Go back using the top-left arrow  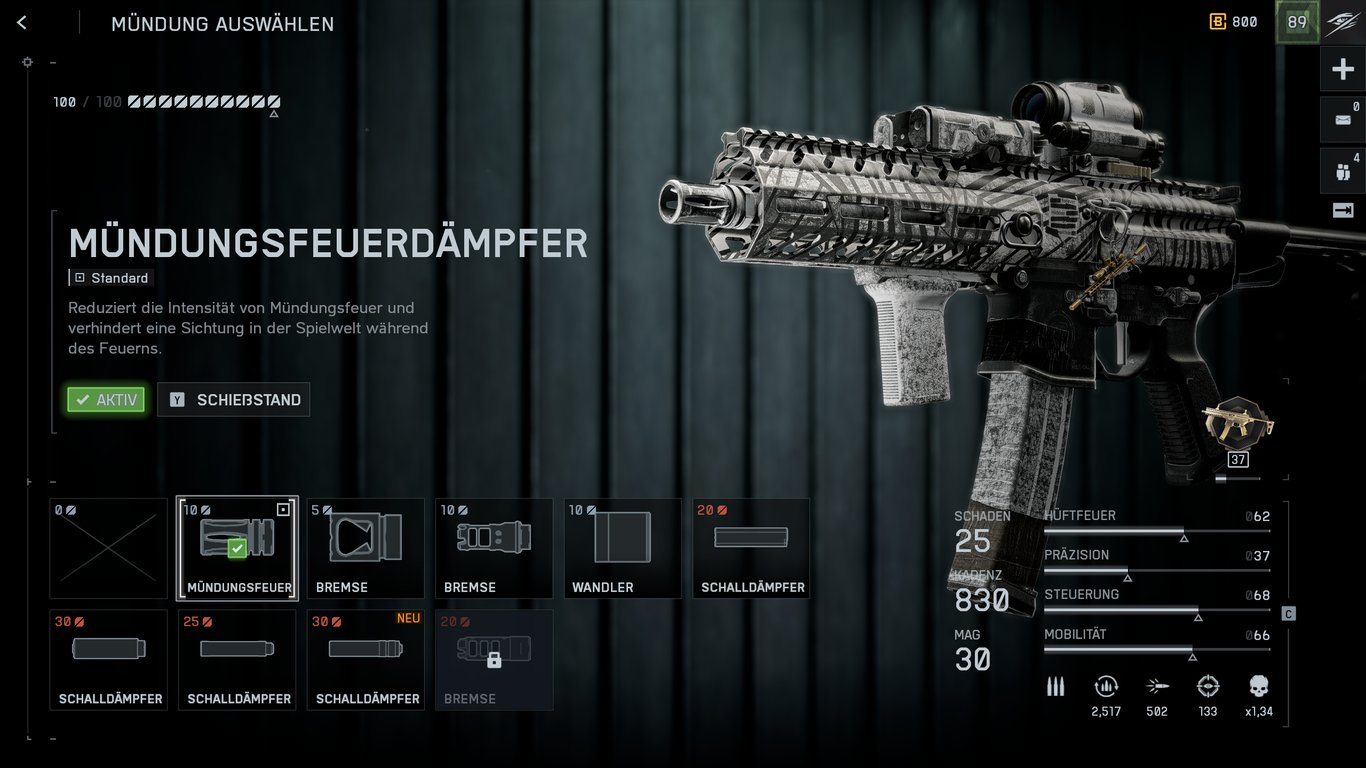point(22,23)
